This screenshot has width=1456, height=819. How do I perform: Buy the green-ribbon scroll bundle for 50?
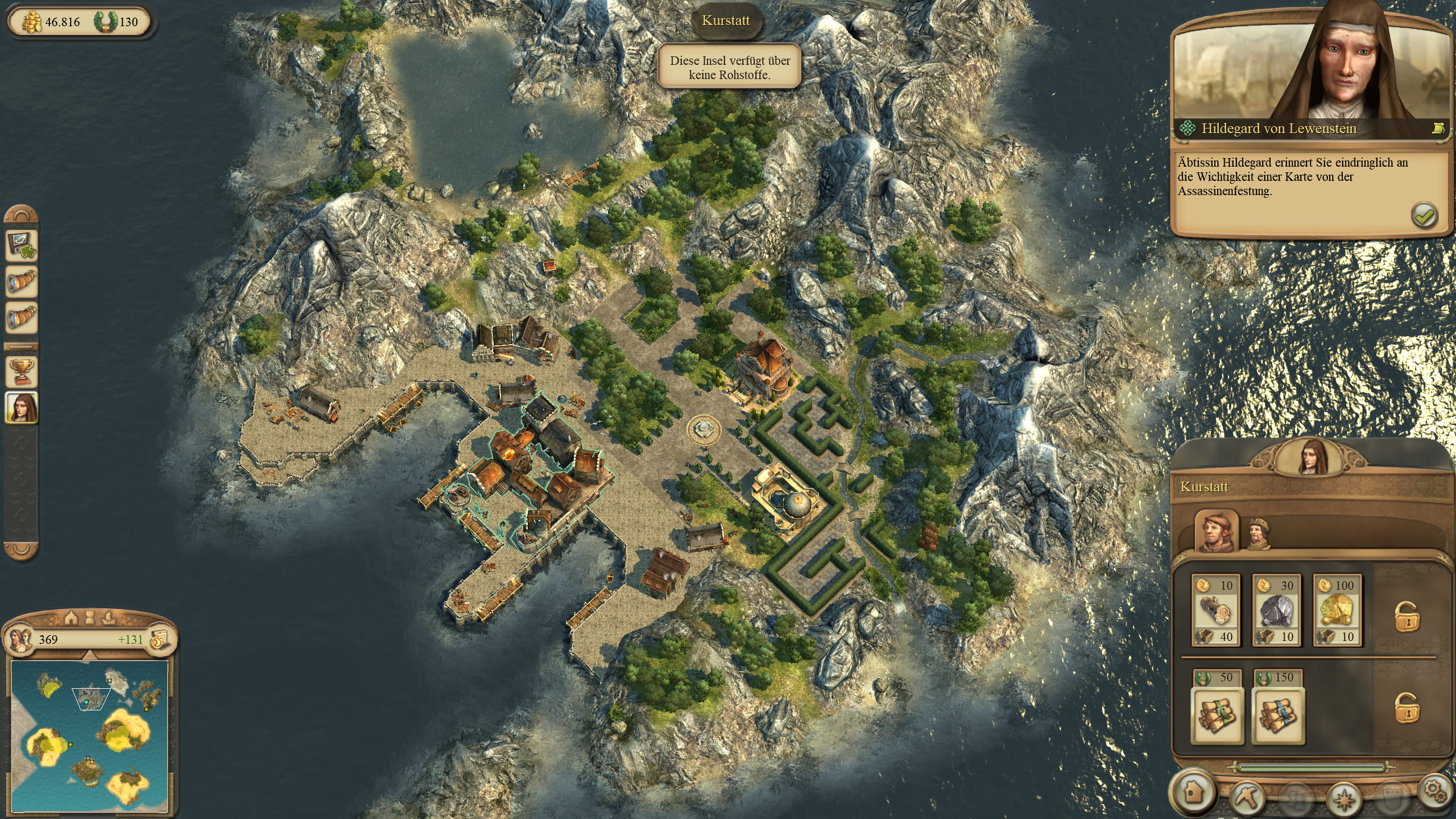tap(1216, 714)
